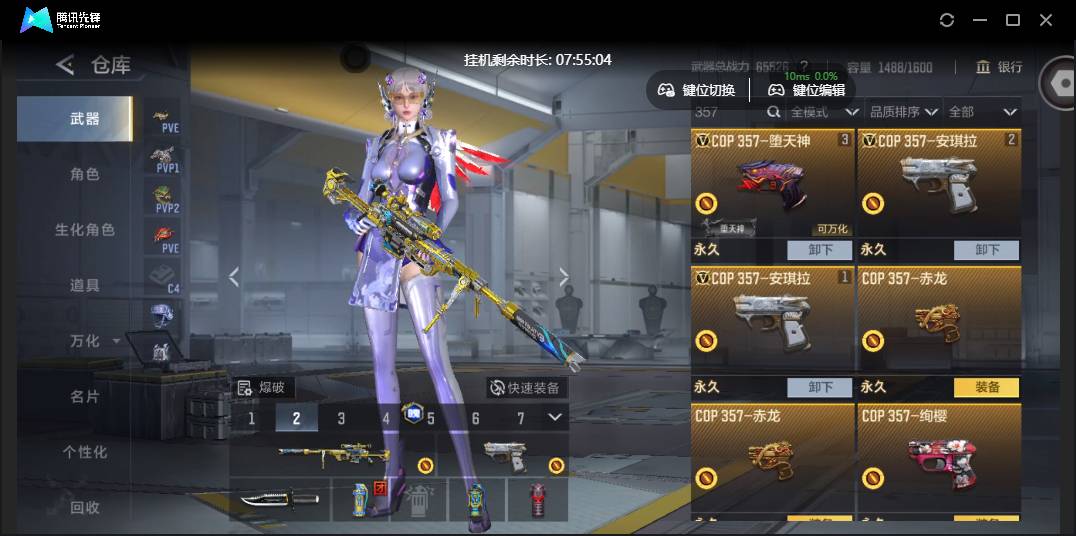
Task: Maximize the Tencent emulator window
Action: coord(1012,20)
